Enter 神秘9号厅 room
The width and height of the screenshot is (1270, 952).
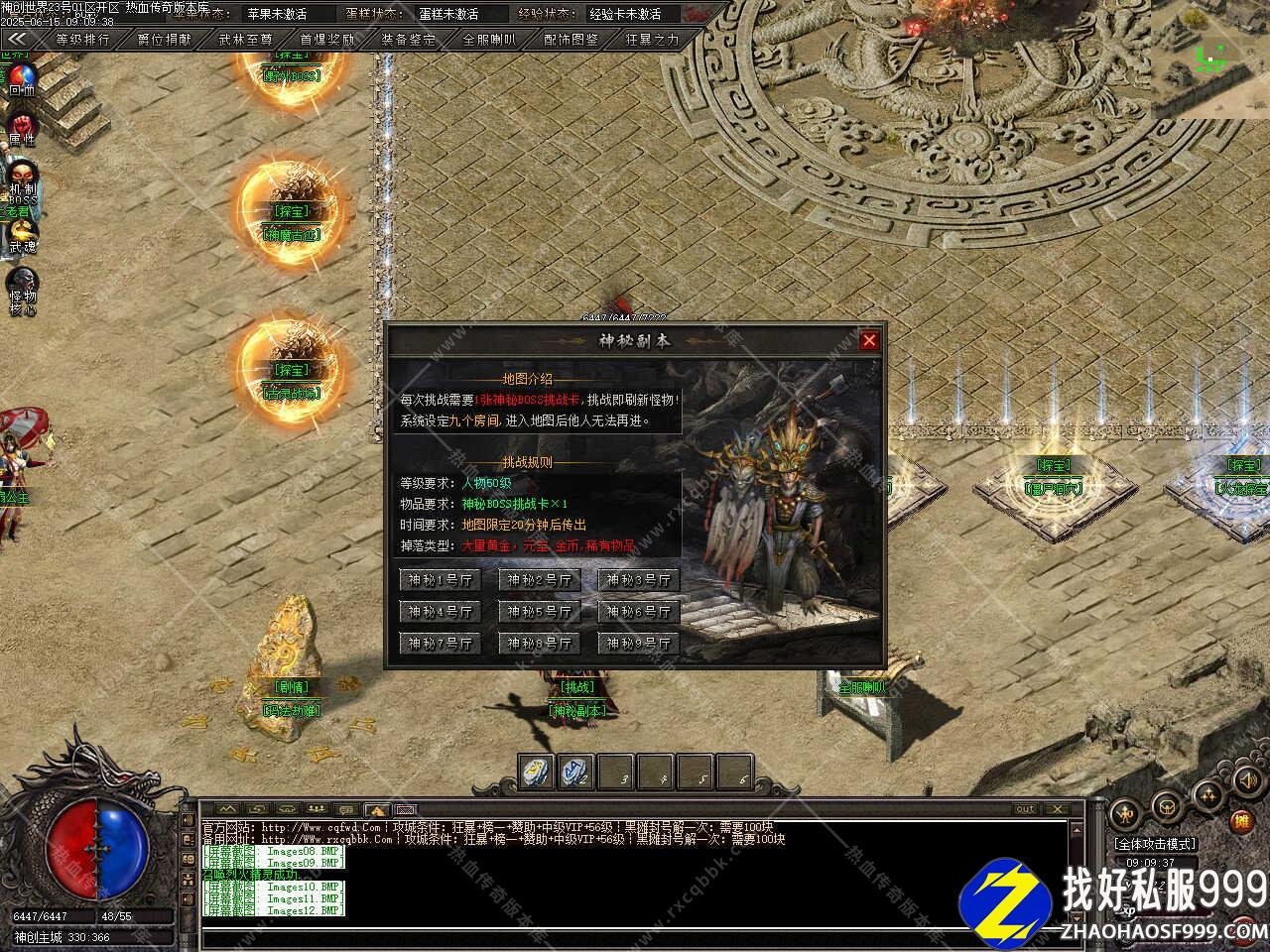tap(638, 644)
